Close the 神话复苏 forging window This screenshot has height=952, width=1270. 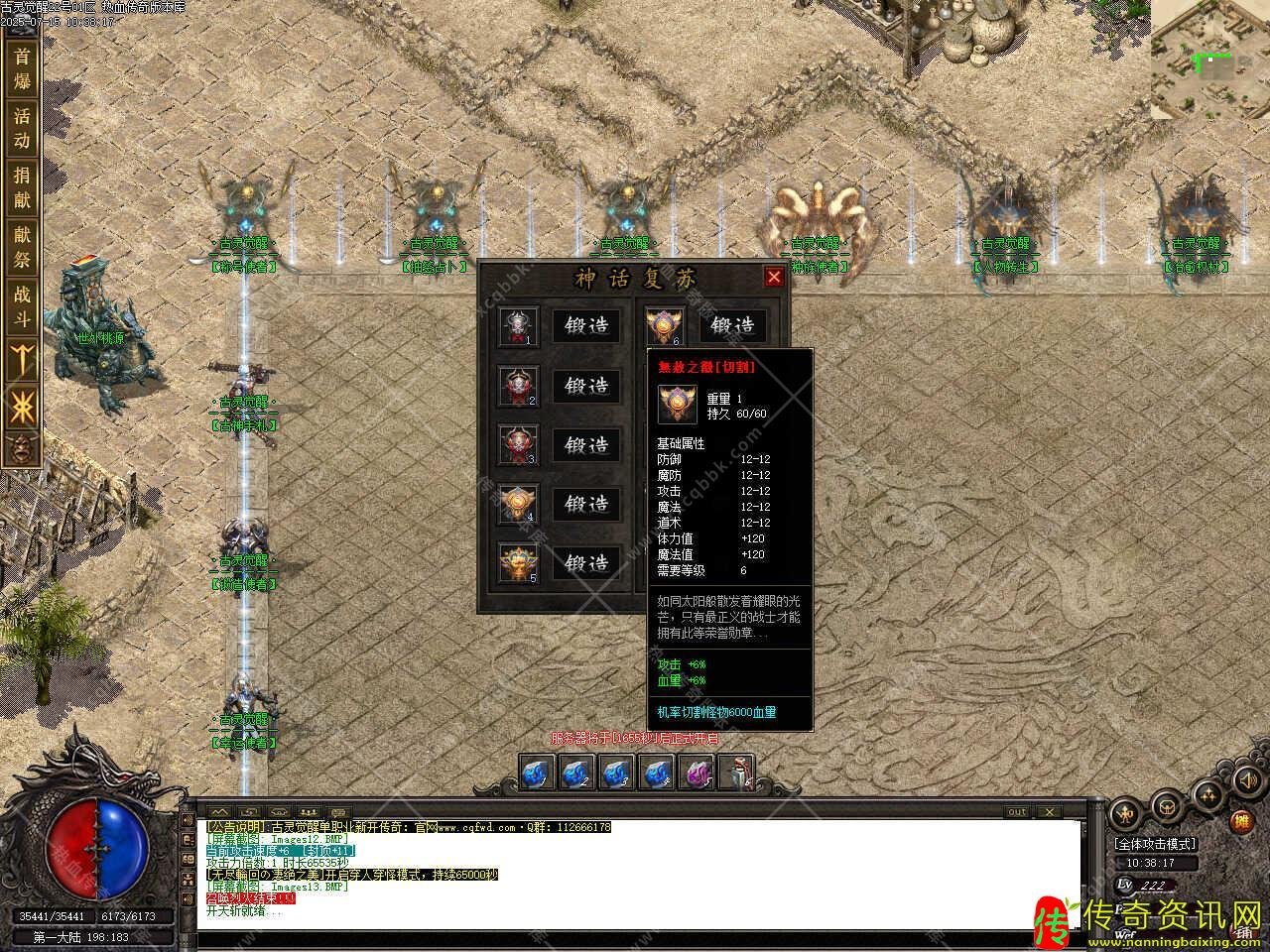coord(774,277)
